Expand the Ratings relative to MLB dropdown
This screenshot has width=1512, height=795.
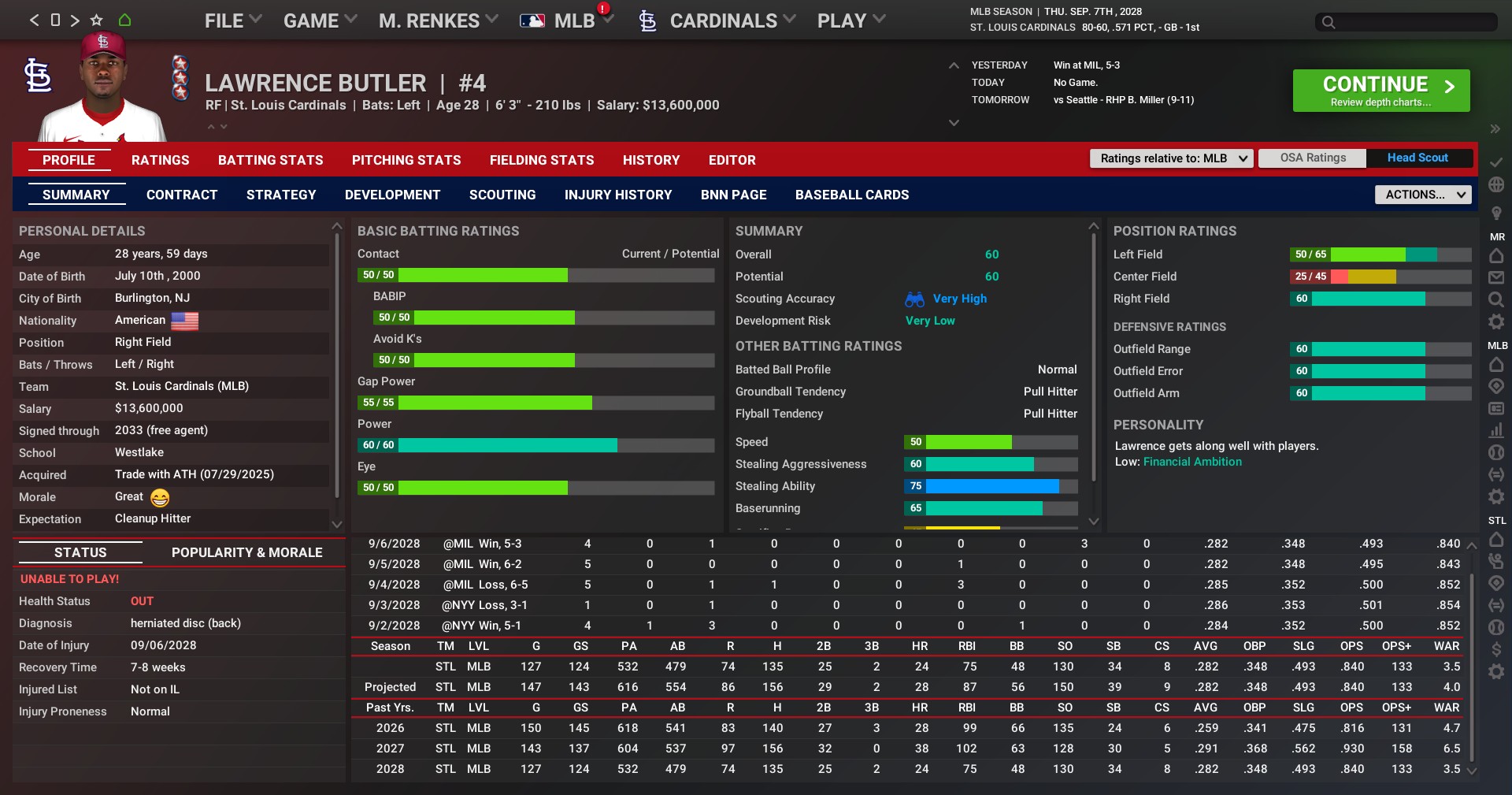1171,158
